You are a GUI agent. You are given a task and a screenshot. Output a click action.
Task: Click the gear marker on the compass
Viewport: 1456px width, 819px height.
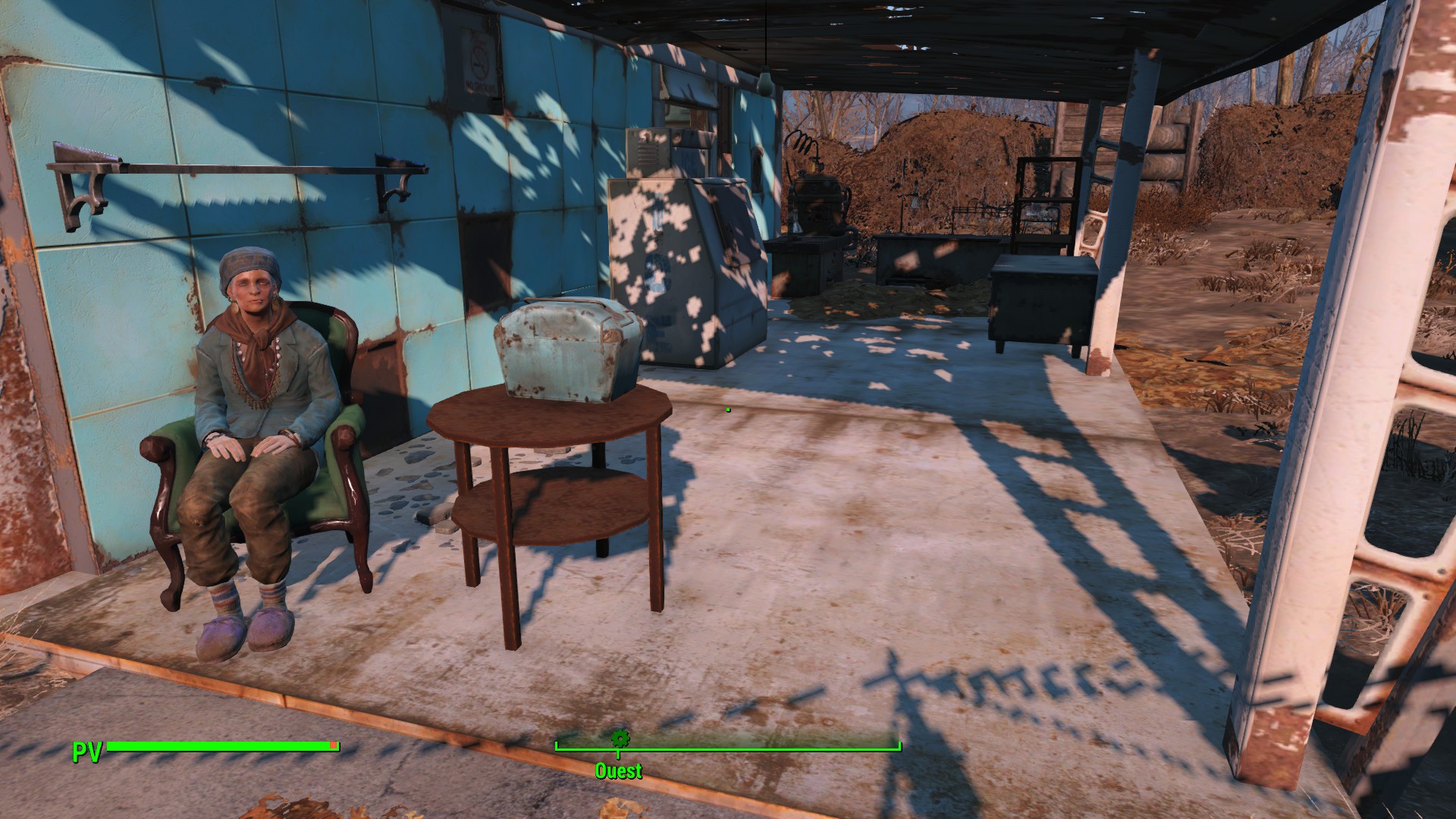pyautogui.click(x=620, y=738)
